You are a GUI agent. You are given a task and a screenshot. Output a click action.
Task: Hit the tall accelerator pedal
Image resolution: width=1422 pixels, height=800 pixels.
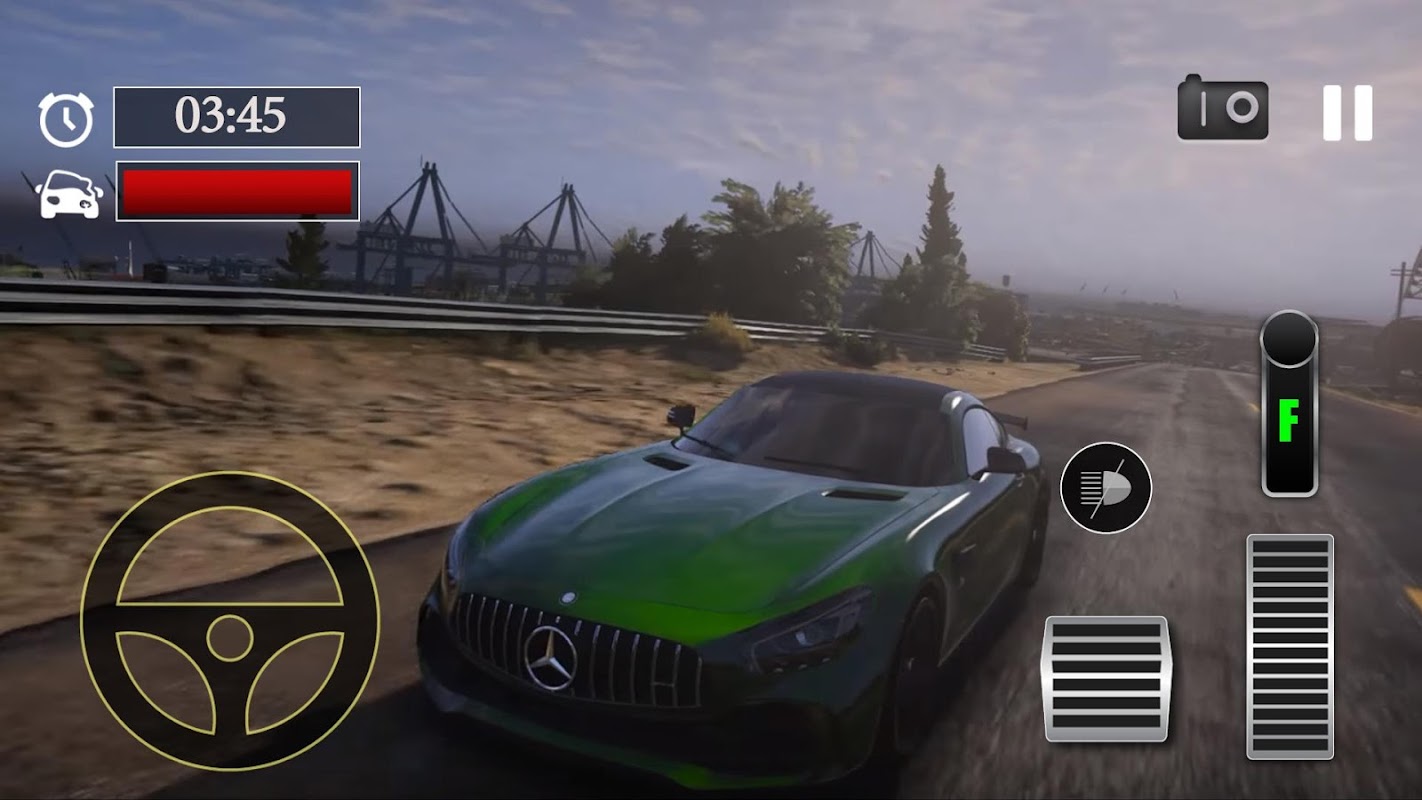click(1289, 646)
